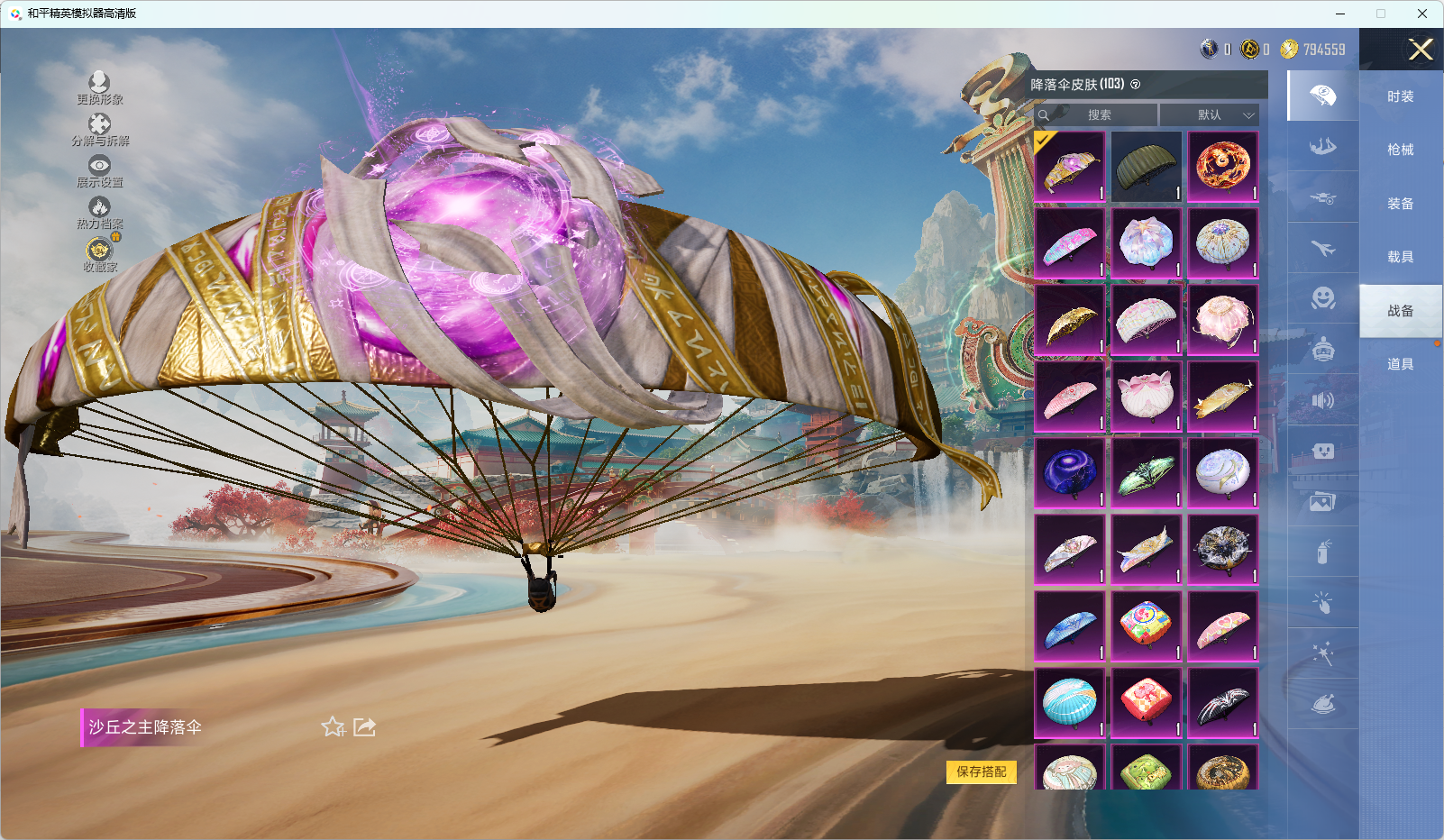Select the 装备 category tab
Screen dimensions: 1444x840
pos(1400,204)
